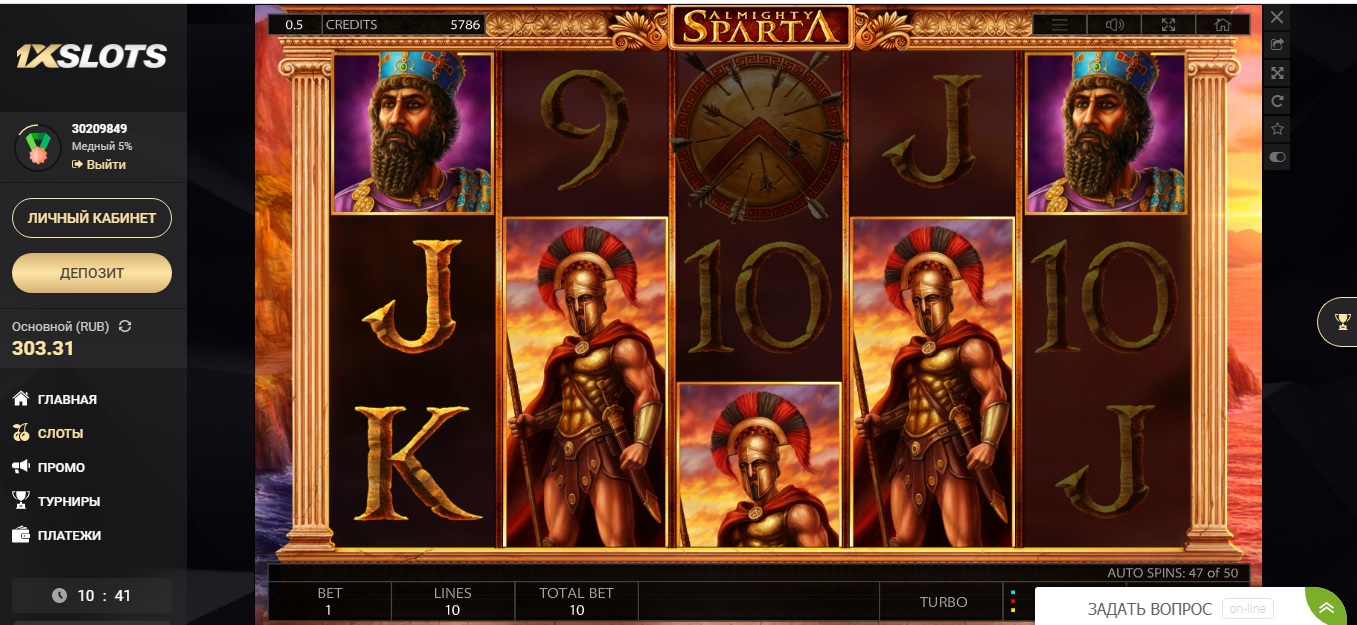The image size is (1357, 625).
Task: Change the LINES setting
Action: (x=452, y=601)
